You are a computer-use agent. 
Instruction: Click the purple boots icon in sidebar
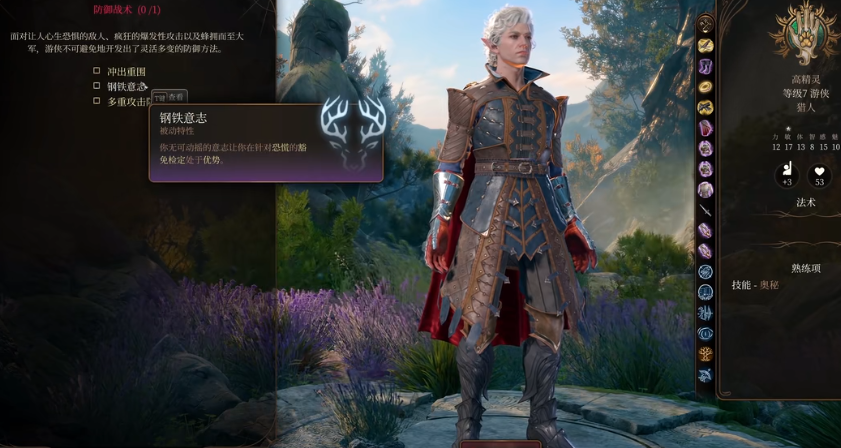pyautogui.click(x=705, y=66)
